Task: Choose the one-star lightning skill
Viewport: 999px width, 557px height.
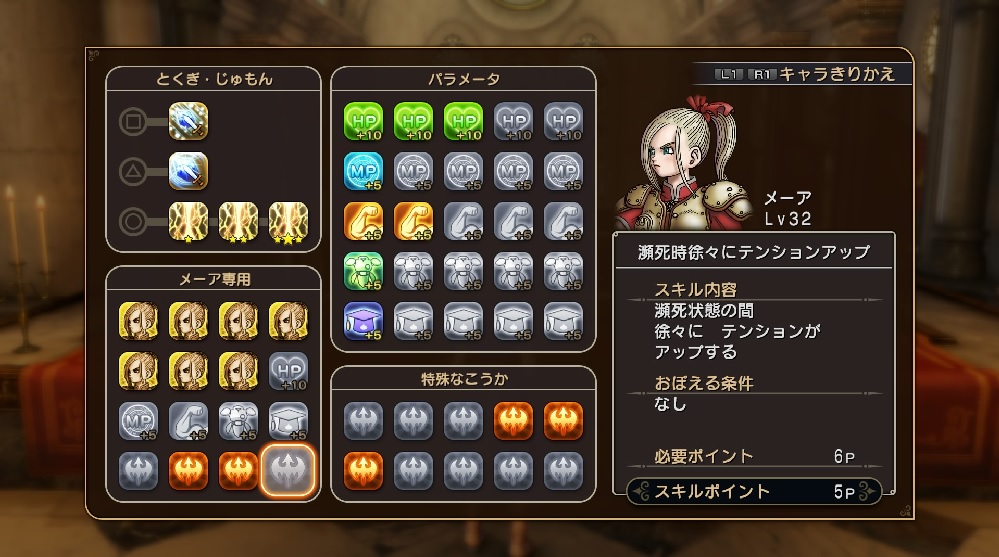Action: [188, 221]
